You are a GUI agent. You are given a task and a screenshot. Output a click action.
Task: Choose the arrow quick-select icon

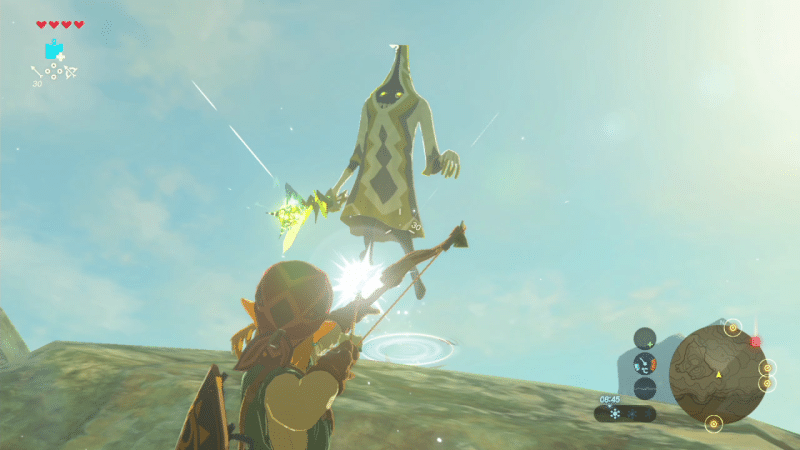click(36, 71)
